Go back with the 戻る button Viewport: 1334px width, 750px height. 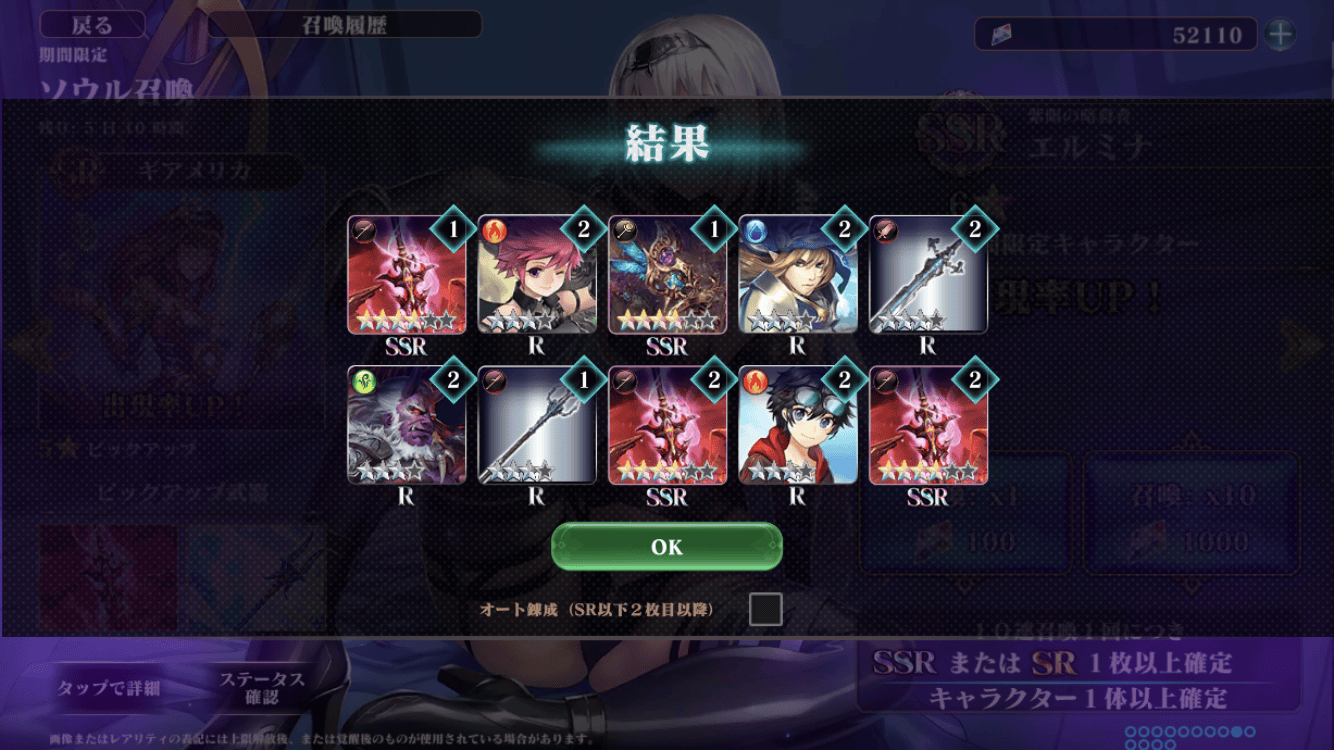[92, 25]
